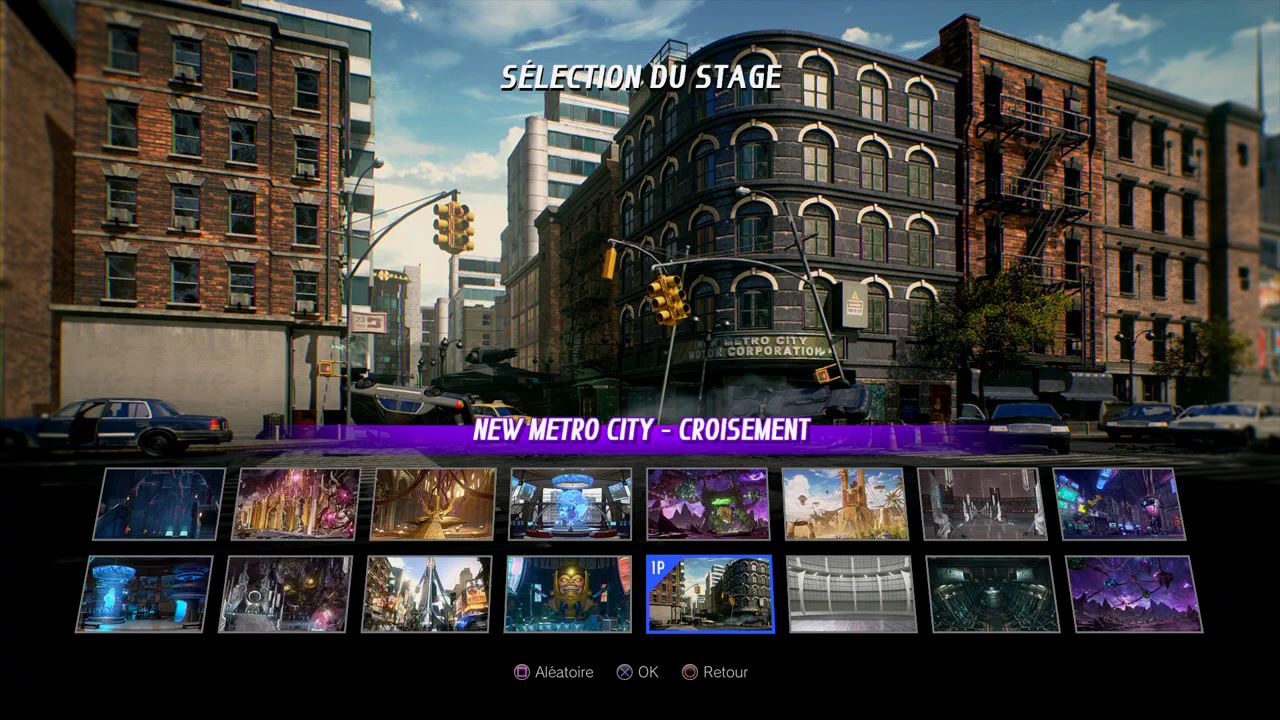Pick the golden city with pink glow stage

[296, 504]
